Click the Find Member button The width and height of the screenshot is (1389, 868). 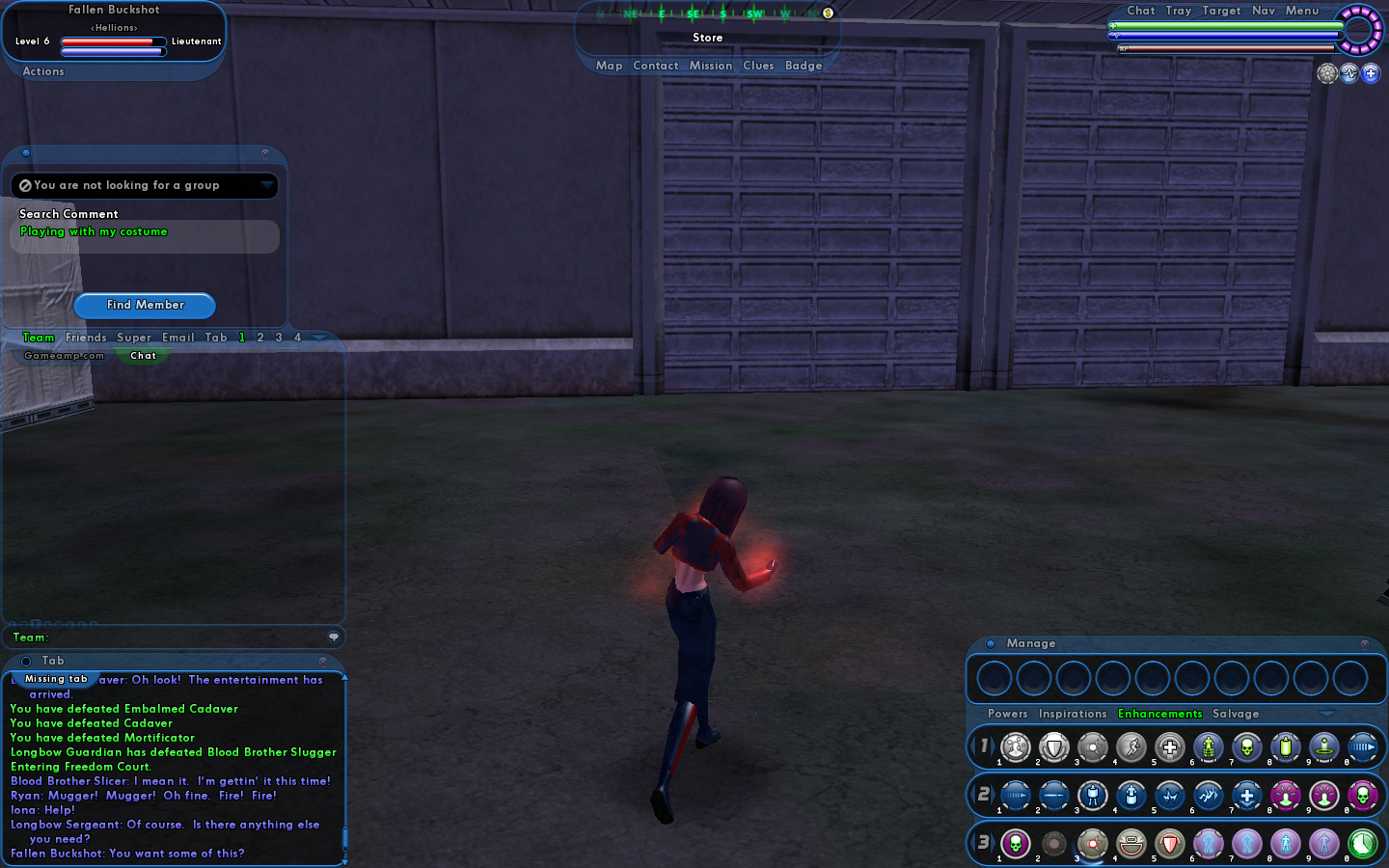coord(145,305)
